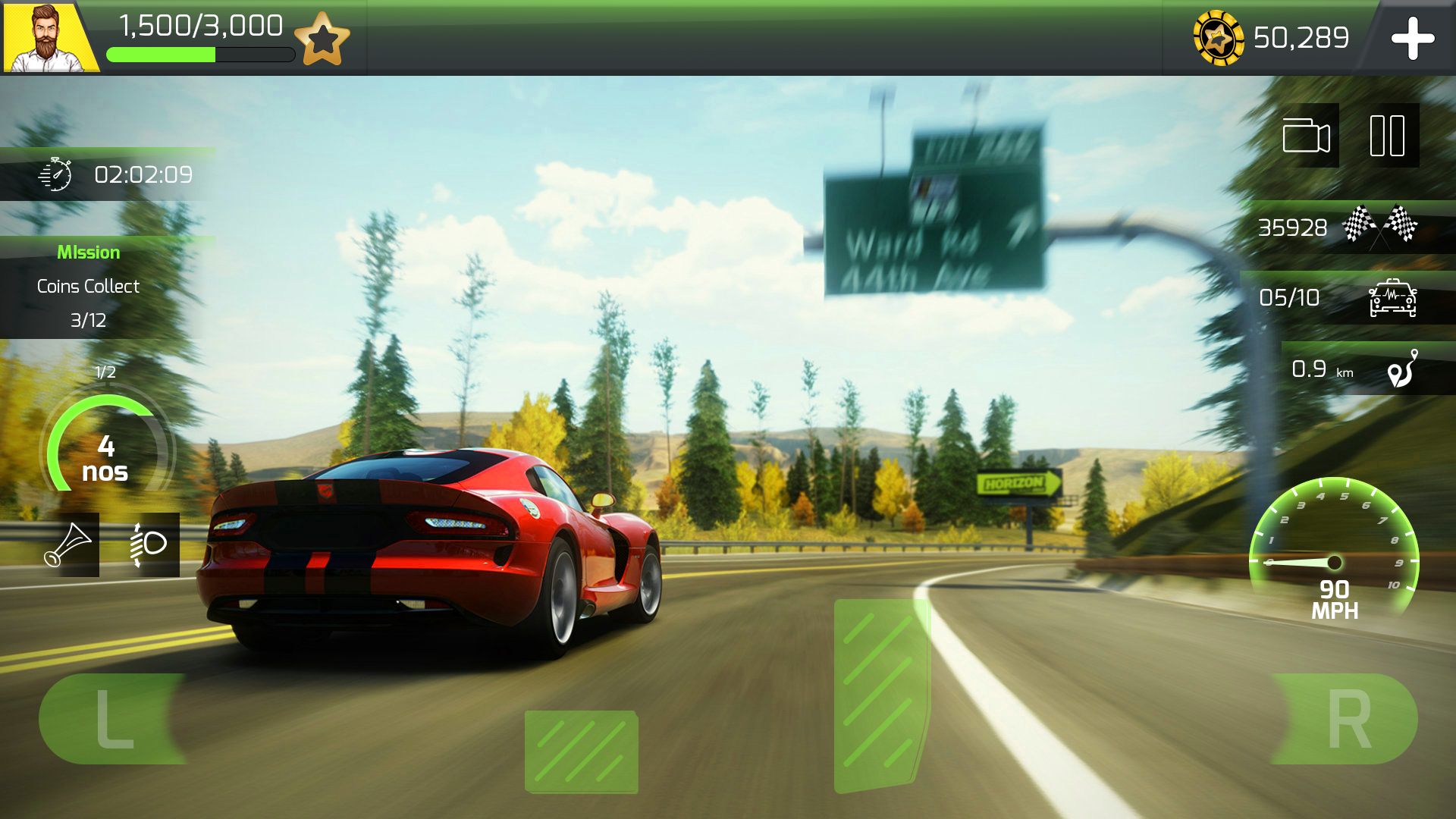Tap the wide brake pedal
Viewport: 1456px width, 819px height.
(x=581, y=751)
